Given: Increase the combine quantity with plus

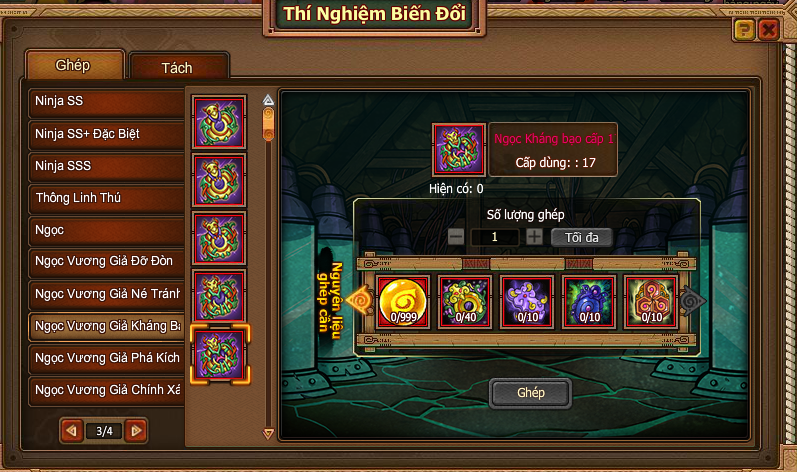Looking at the screenshot, I should click(535, 237).
